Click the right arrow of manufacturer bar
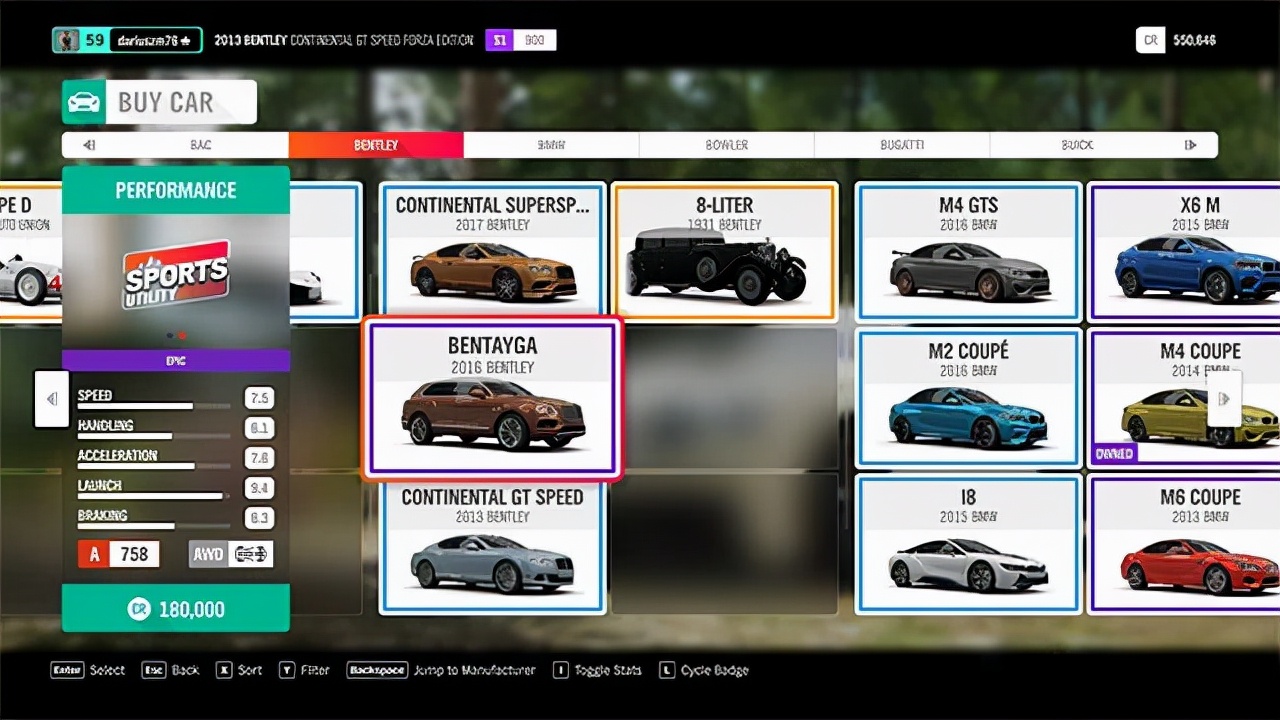 [1190, 145]
